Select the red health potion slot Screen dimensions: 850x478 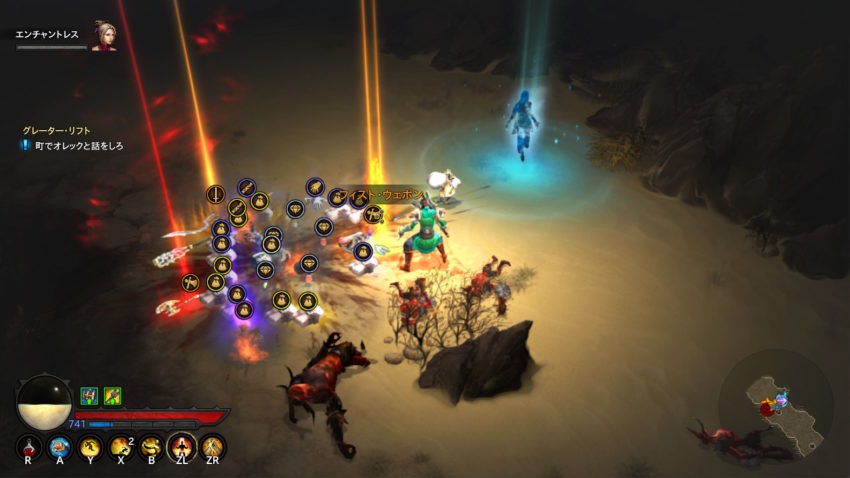30,447
